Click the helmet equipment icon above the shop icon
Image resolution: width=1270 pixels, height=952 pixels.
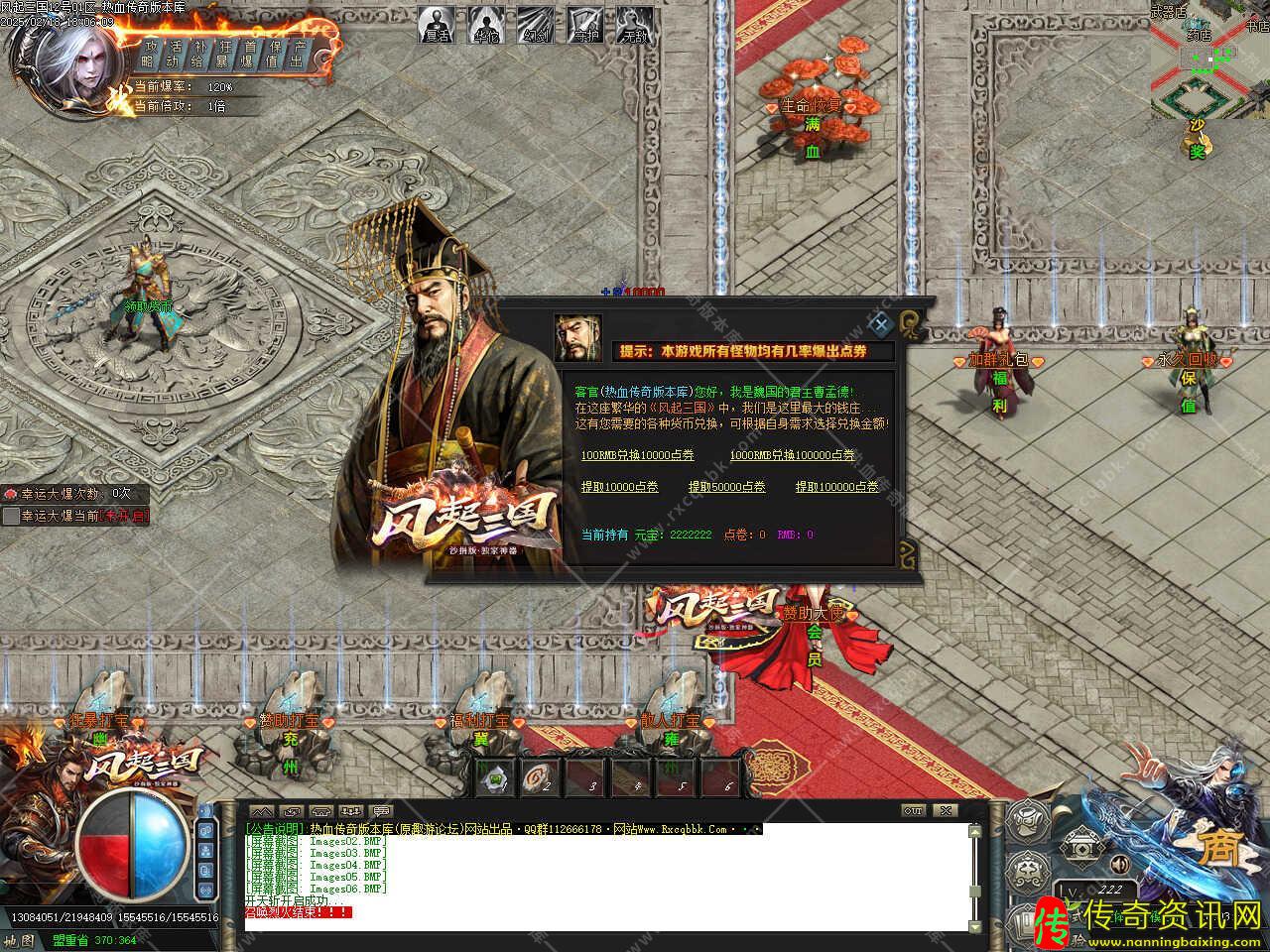(1027, 821)
